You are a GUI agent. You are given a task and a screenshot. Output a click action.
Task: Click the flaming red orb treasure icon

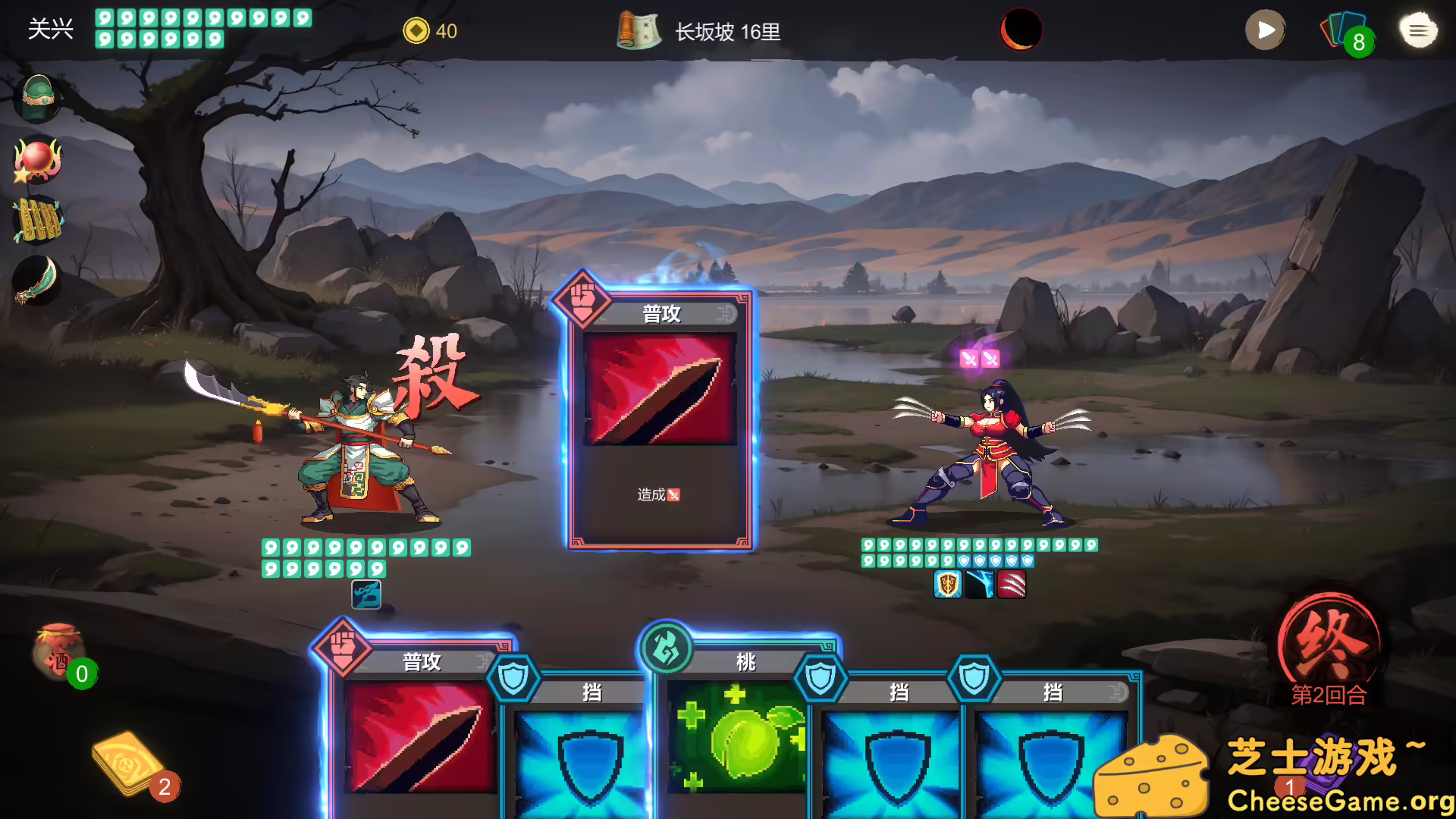point(37,161)
